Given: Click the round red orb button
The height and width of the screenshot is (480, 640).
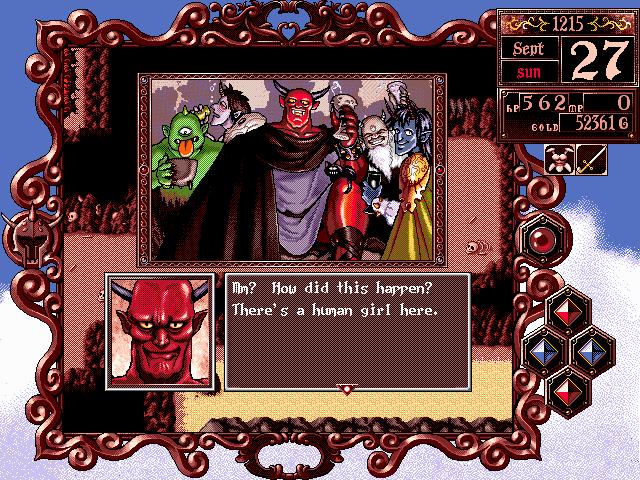Looking at the screenshot, I should 541,240.
